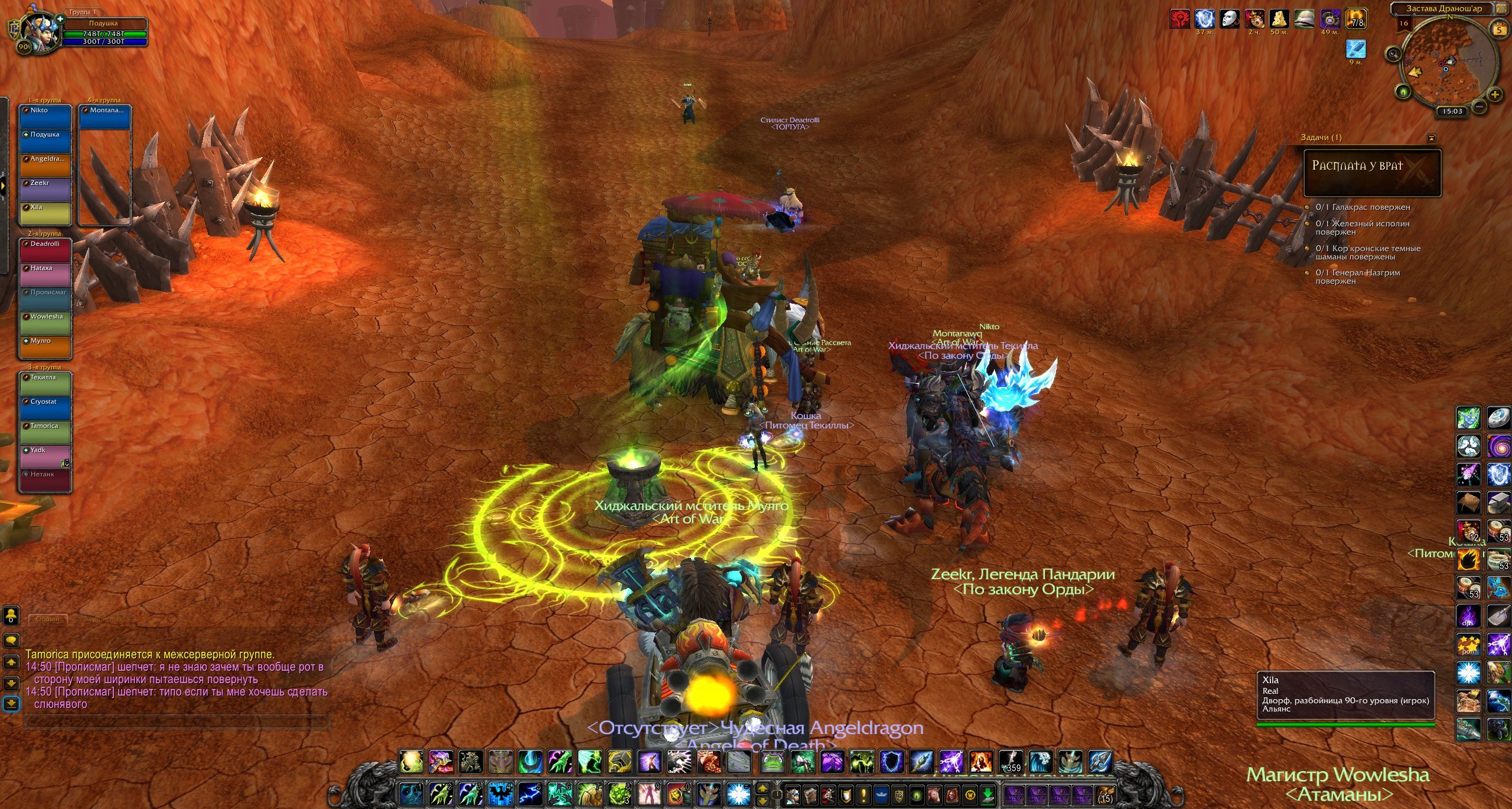Screen dimensions: 1512x809
Task: Zoom in the minimap with plus button
Action: [1495, 95]
